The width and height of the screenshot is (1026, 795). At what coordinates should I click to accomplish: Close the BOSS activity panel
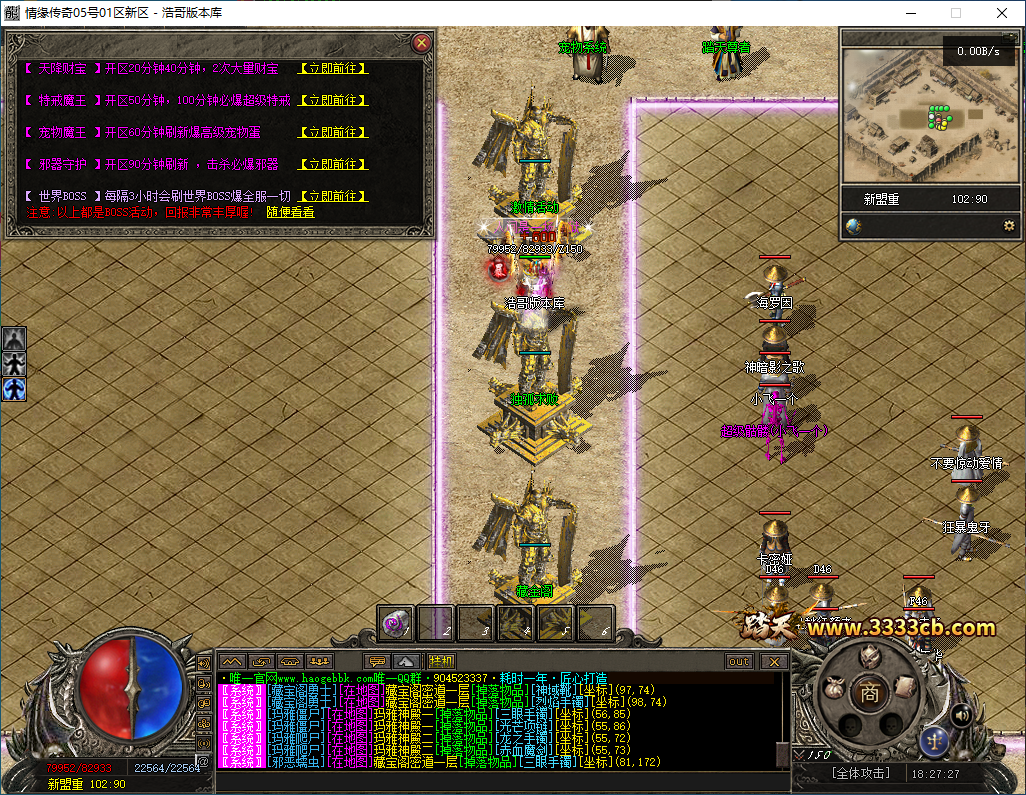[x=422, y=42]
